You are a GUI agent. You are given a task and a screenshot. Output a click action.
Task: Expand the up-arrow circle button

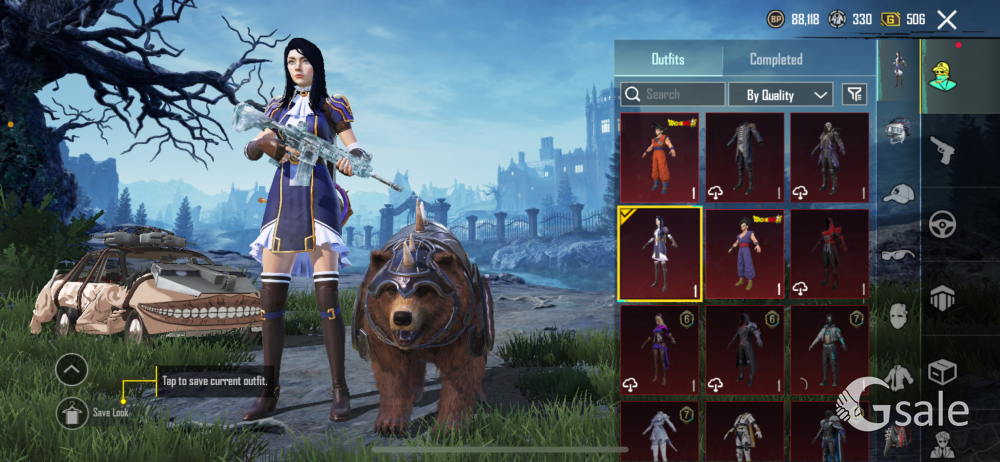[x=71, y=371]
